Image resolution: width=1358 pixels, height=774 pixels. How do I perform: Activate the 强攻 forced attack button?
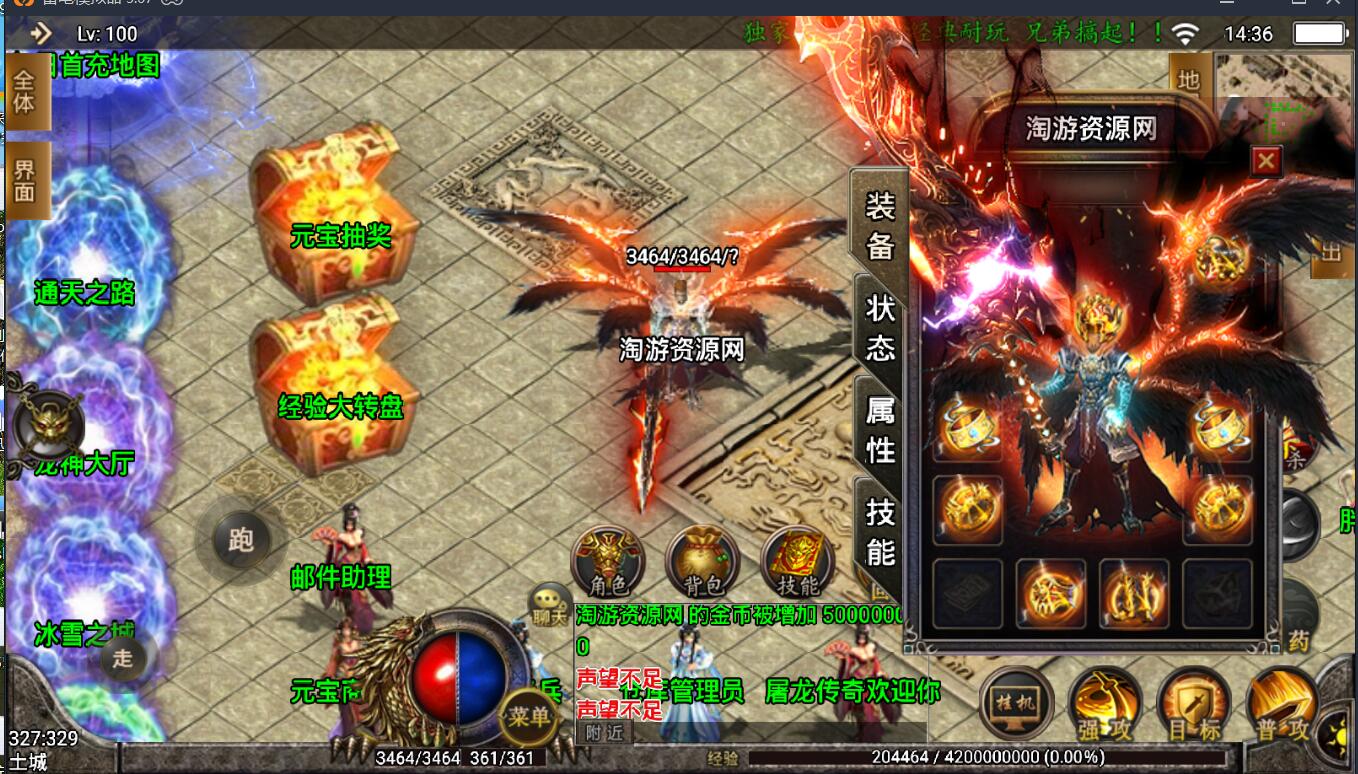pos(1103,705)
